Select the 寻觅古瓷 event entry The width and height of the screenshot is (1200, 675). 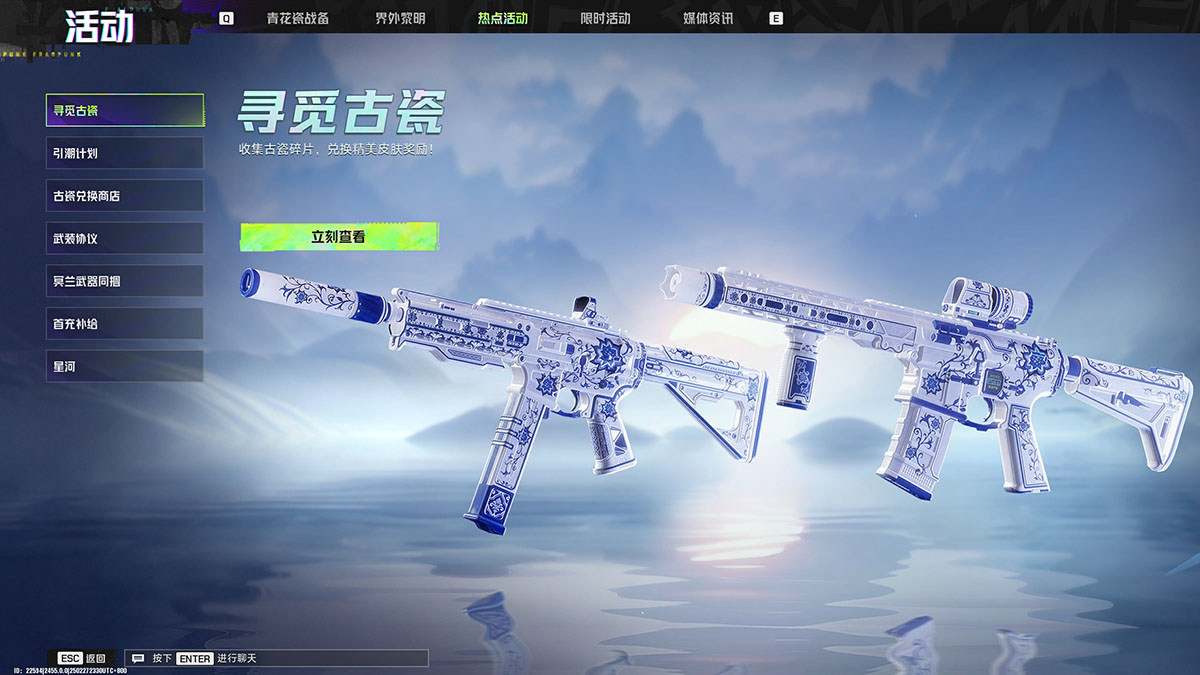(x=125, y=110)
